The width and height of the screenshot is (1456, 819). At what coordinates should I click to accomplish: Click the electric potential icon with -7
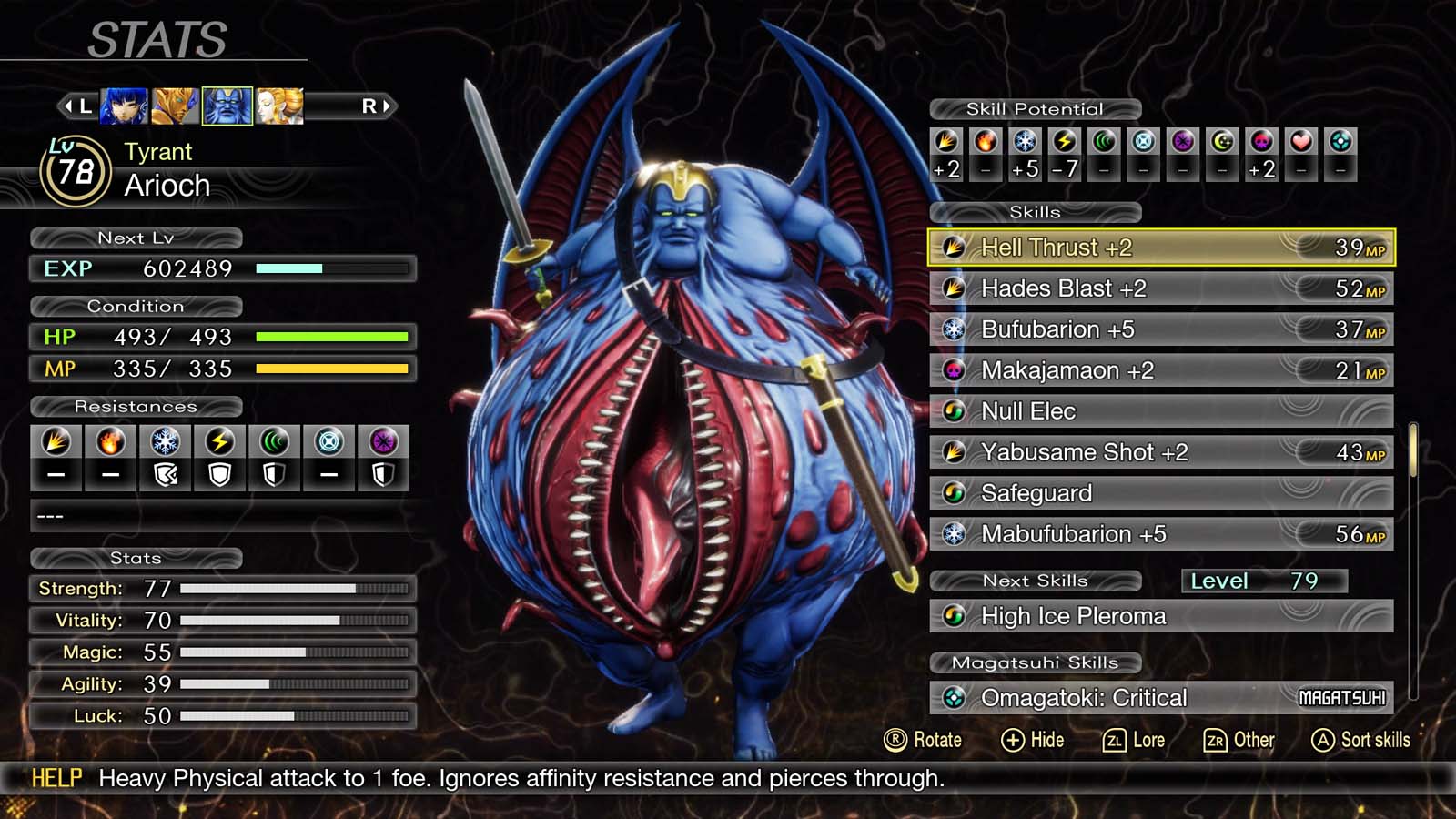pos(1063,143)
